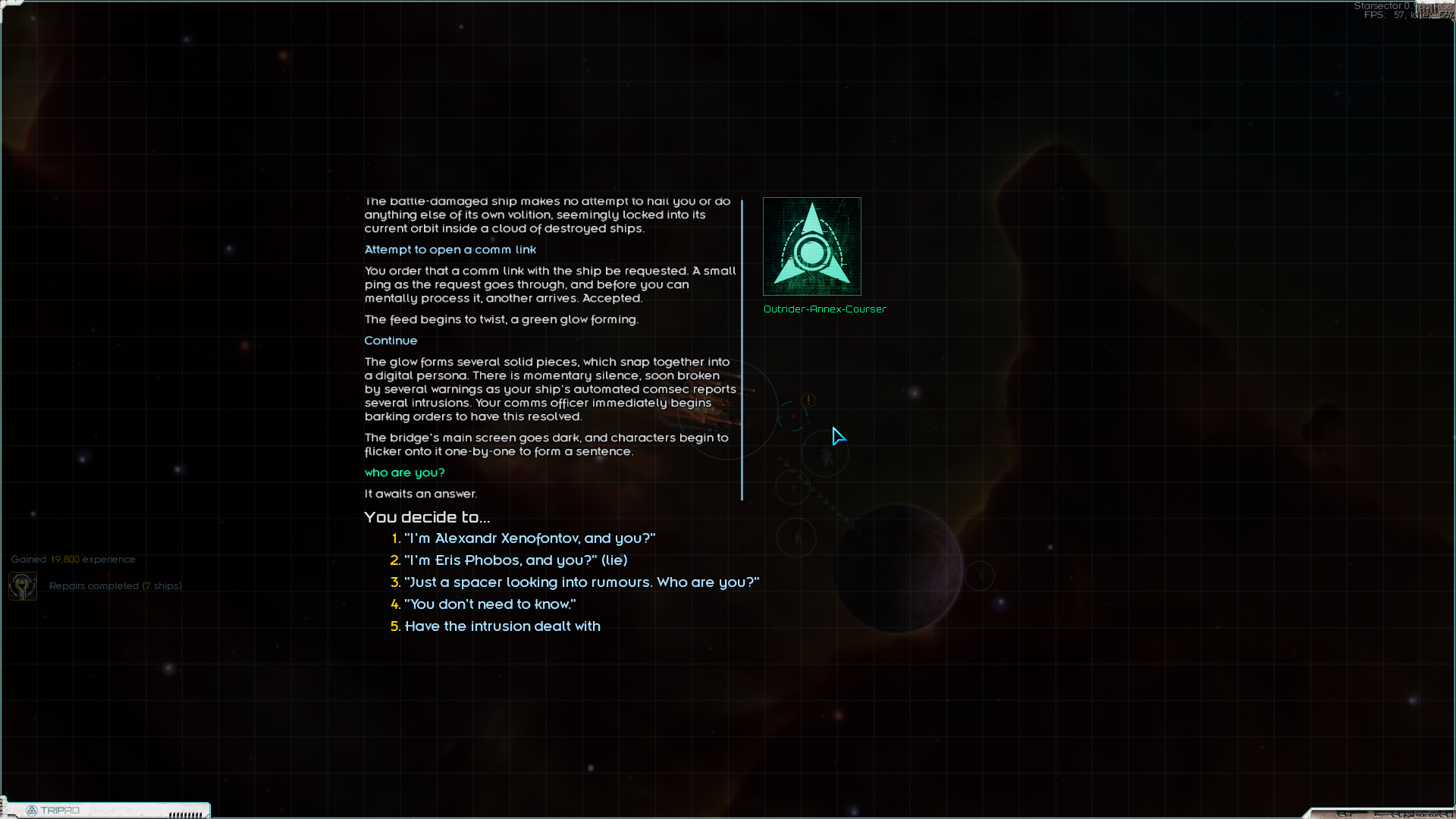
Task: Click the Outrider-Annex-Courser portrait
Action: [x=811, y=246]
